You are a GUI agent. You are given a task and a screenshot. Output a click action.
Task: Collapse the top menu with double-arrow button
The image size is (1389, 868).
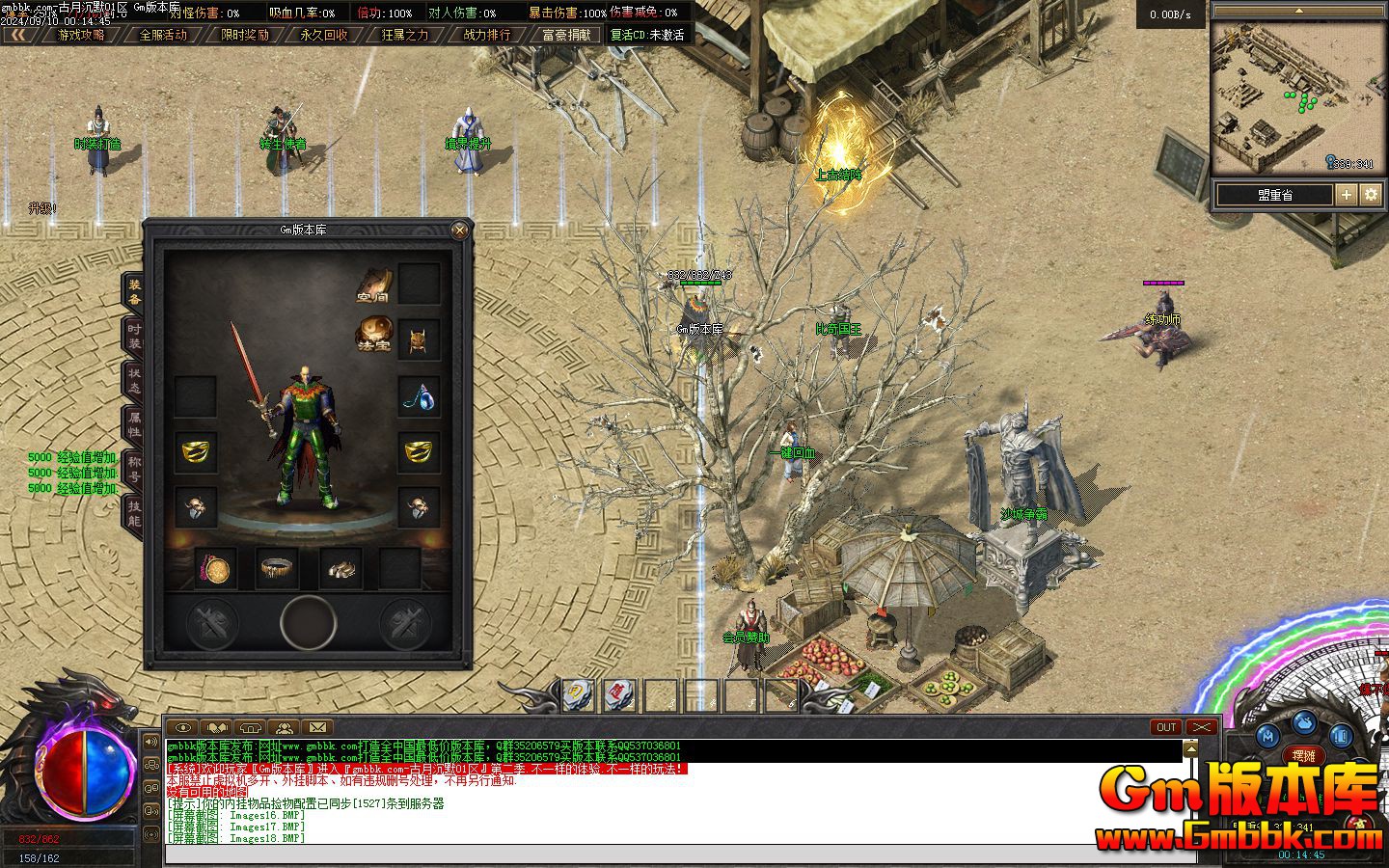[x=19, y=35]
